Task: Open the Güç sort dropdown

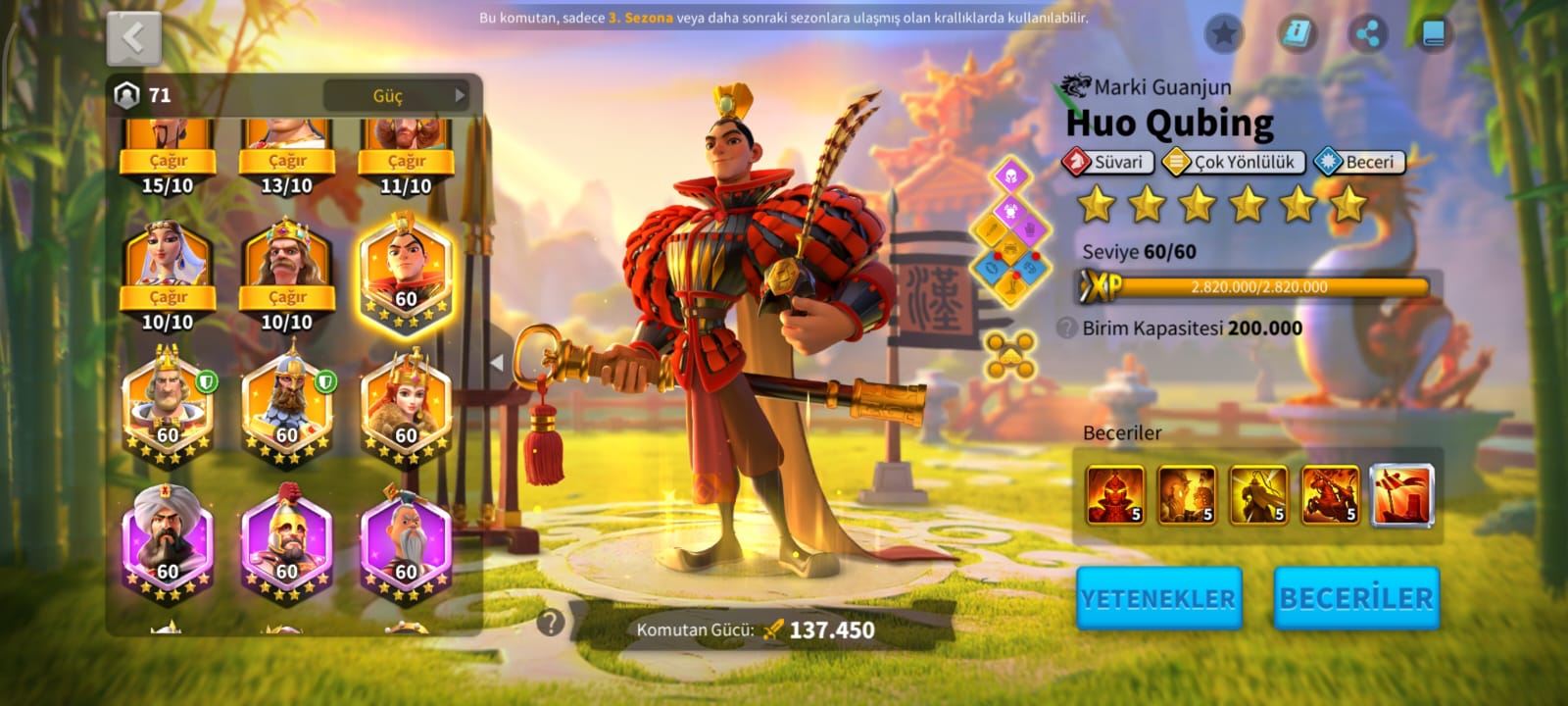Action: [397, 95]
